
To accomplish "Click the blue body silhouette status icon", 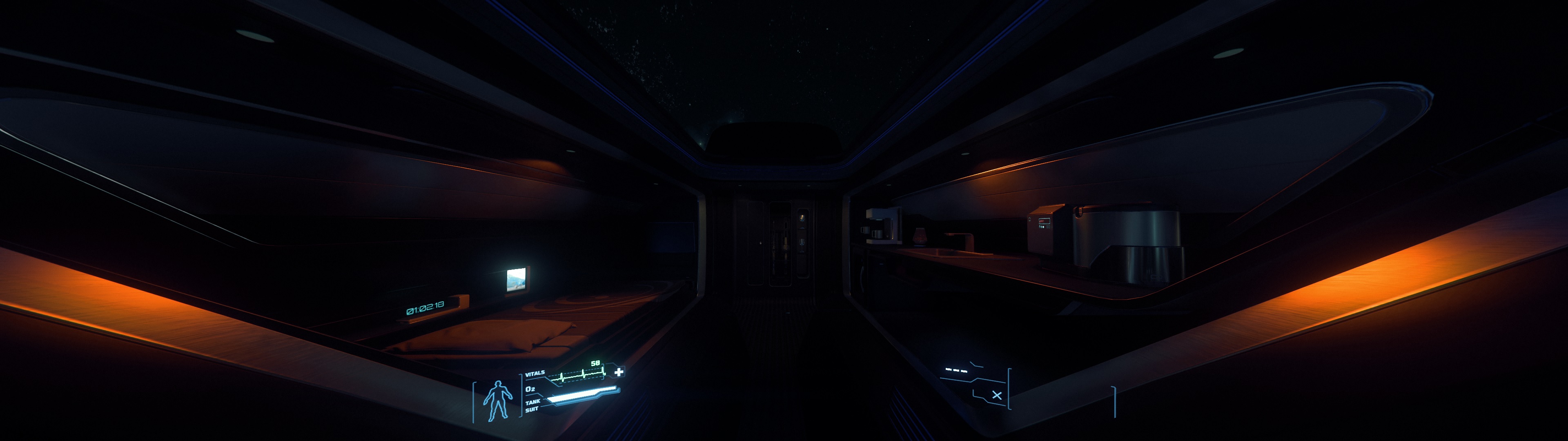I will pos(497,400).
